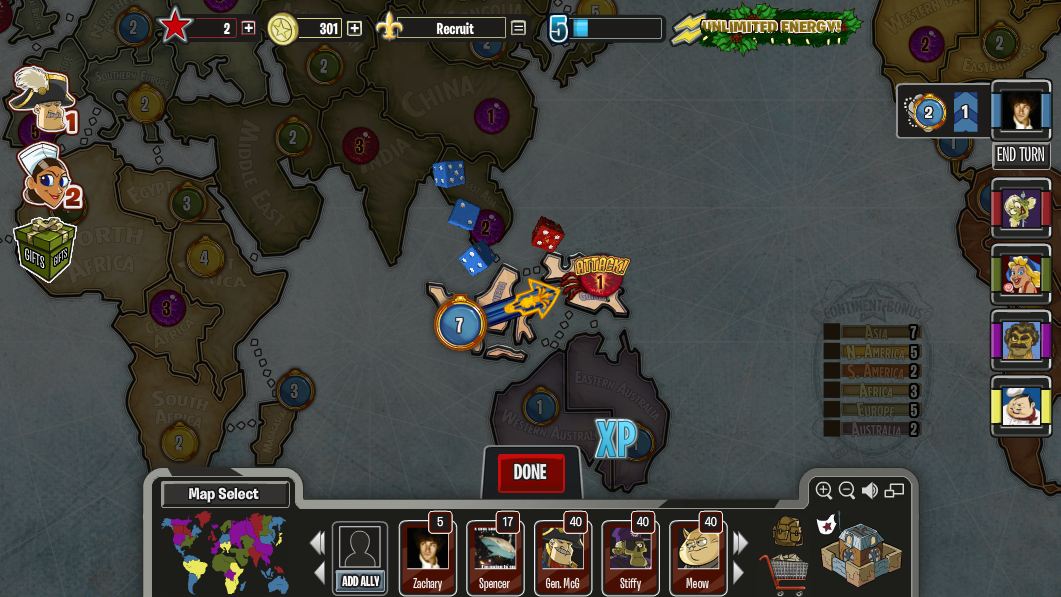Pick the Gen. McG ally card
The height and width of the screenshot is (597, 1061).
click(x=562, y=557)
